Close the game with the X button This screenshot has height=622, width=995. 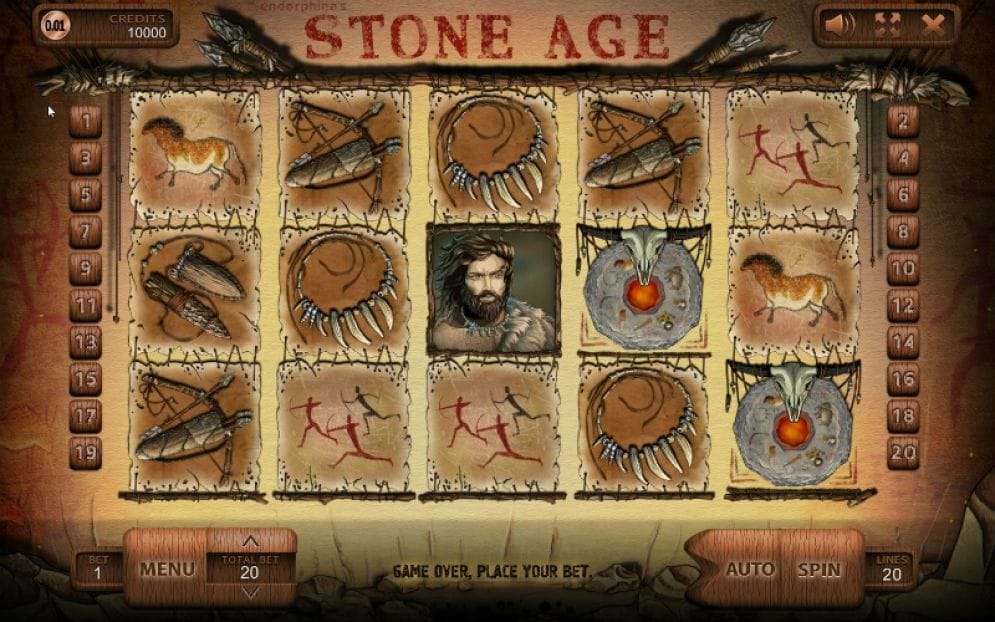click(934, 25)
